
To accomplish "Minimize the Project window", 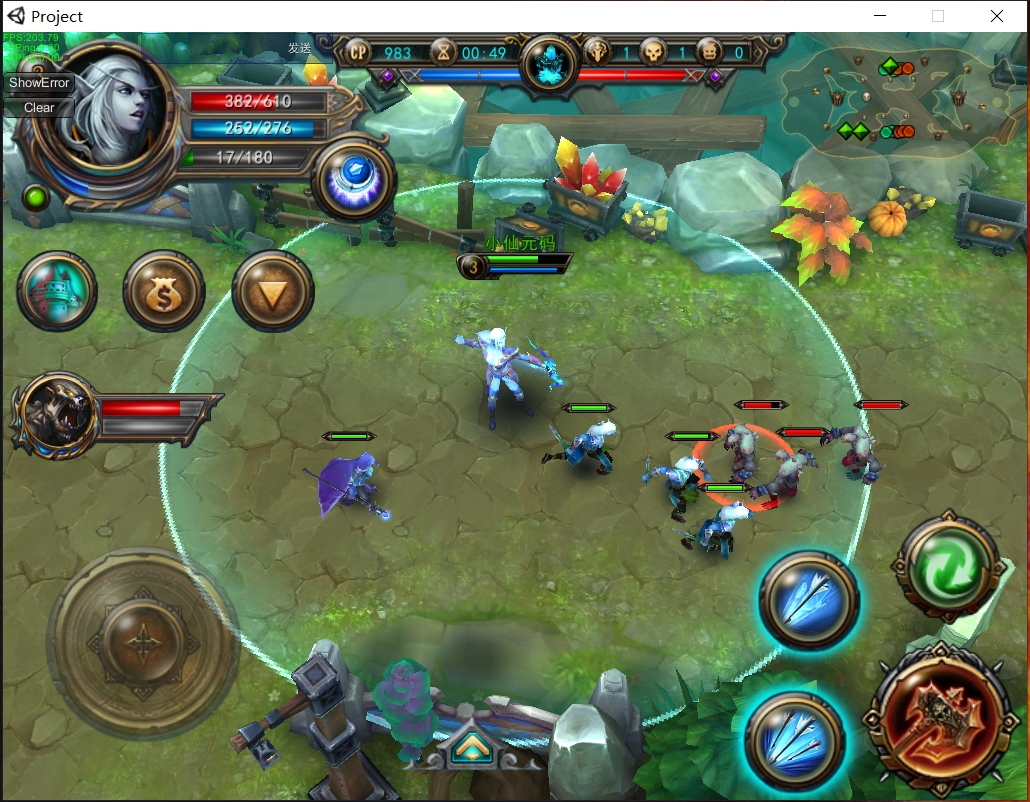I will point(881,16).
